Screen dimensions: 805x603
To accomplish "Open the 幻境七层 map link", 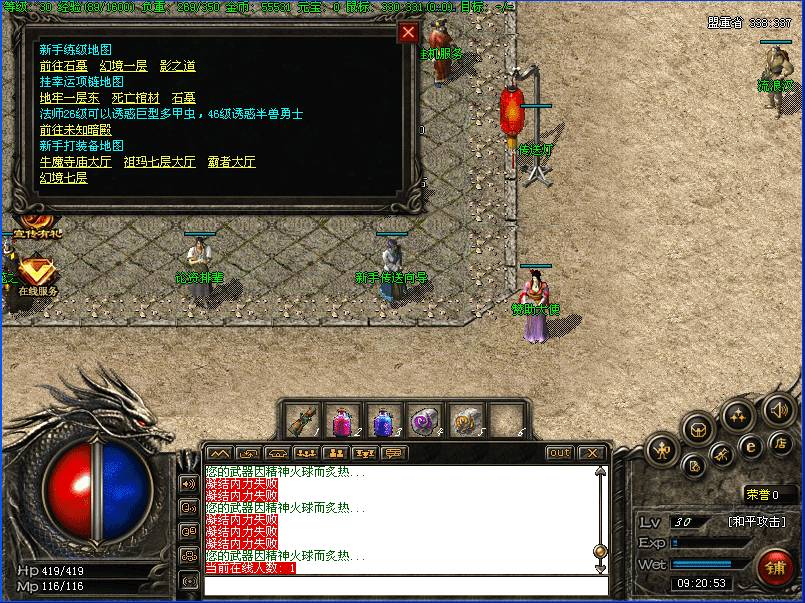I will click(63, 178).
